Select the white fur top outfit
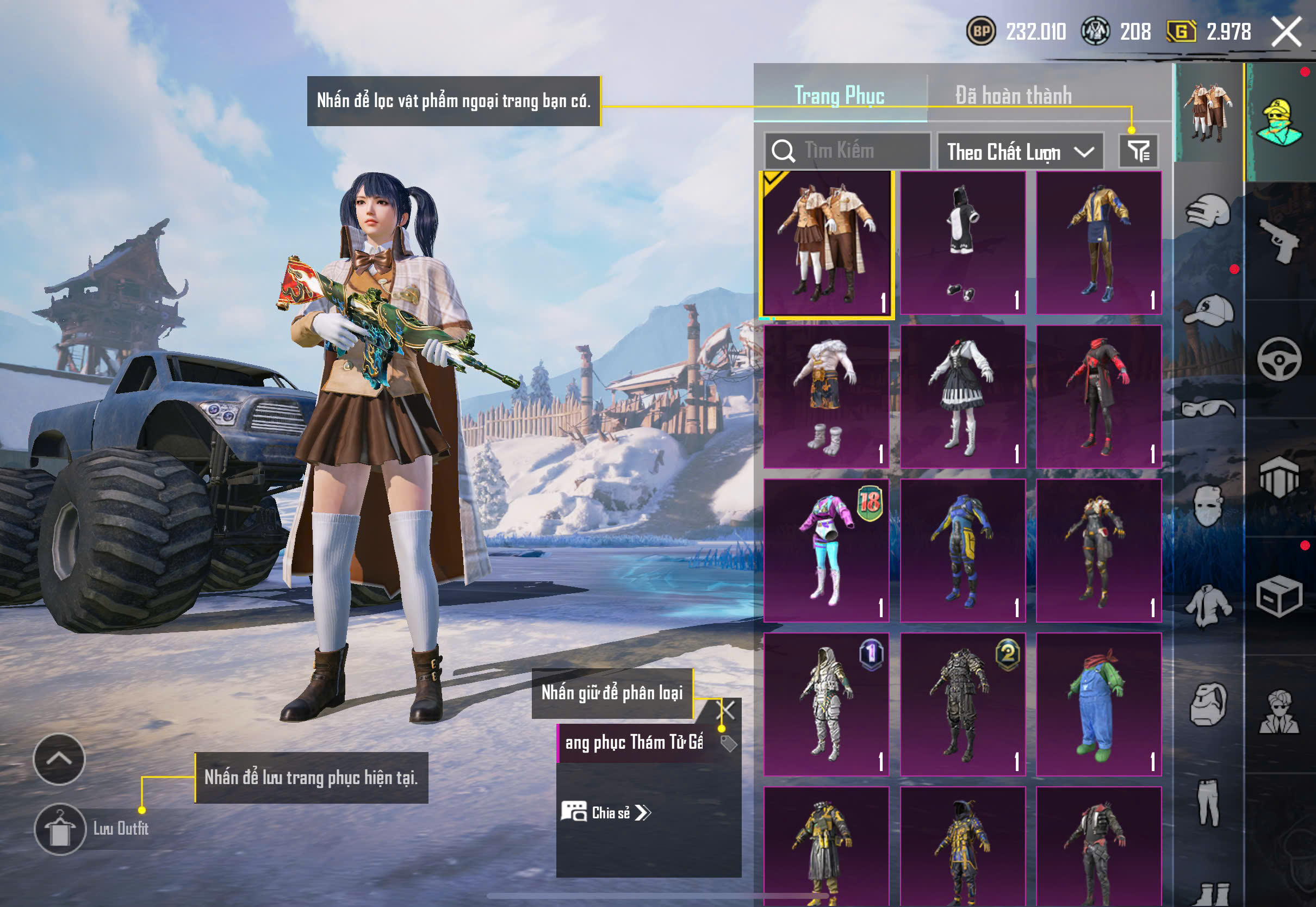This screenshot has width=1316, height=907. coord(826,396)
